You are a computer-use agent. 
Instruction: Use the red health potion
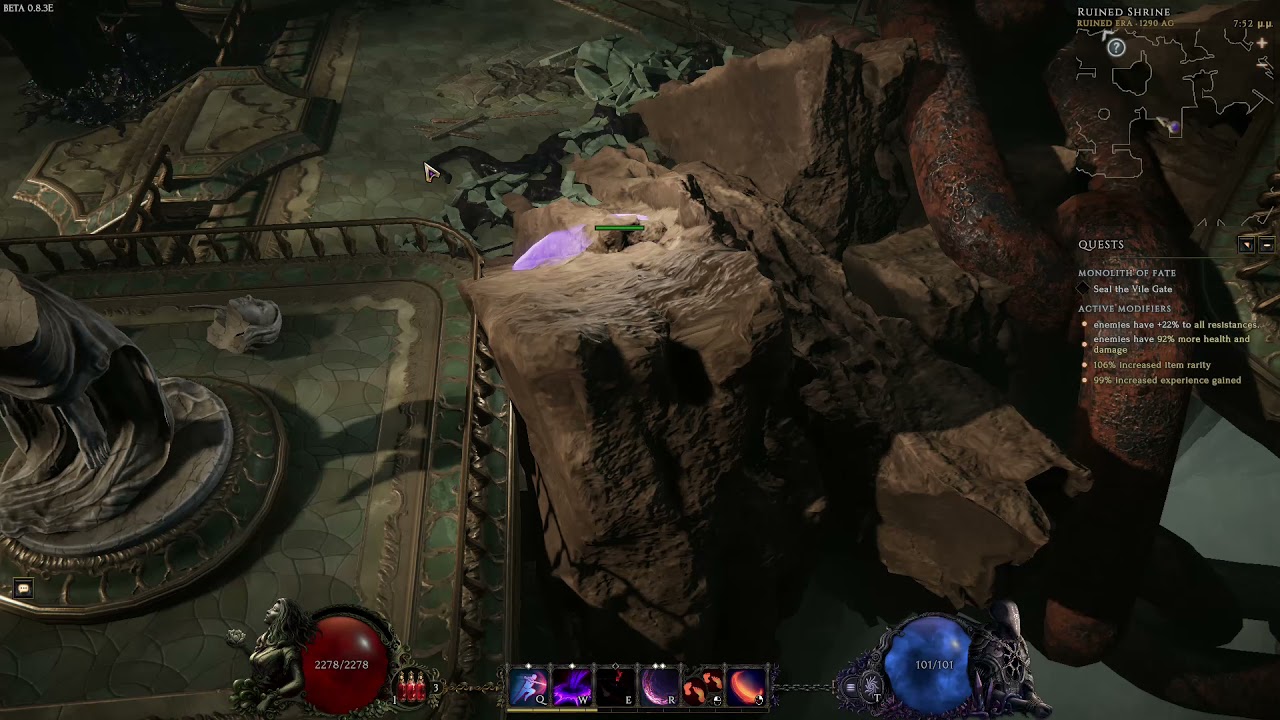click(411, 686)
